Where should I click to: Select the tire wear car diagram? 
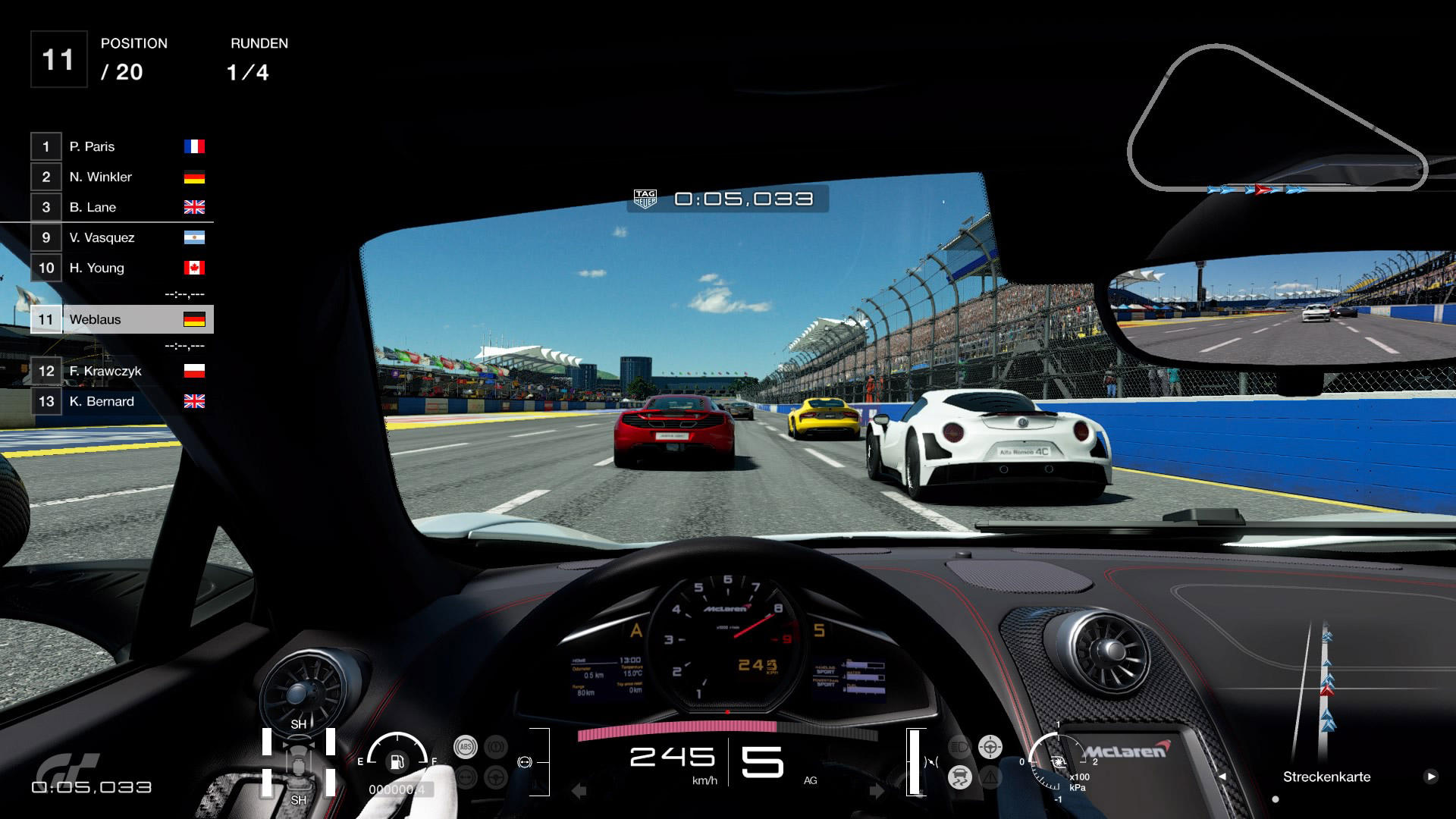[x=299, y=761]
